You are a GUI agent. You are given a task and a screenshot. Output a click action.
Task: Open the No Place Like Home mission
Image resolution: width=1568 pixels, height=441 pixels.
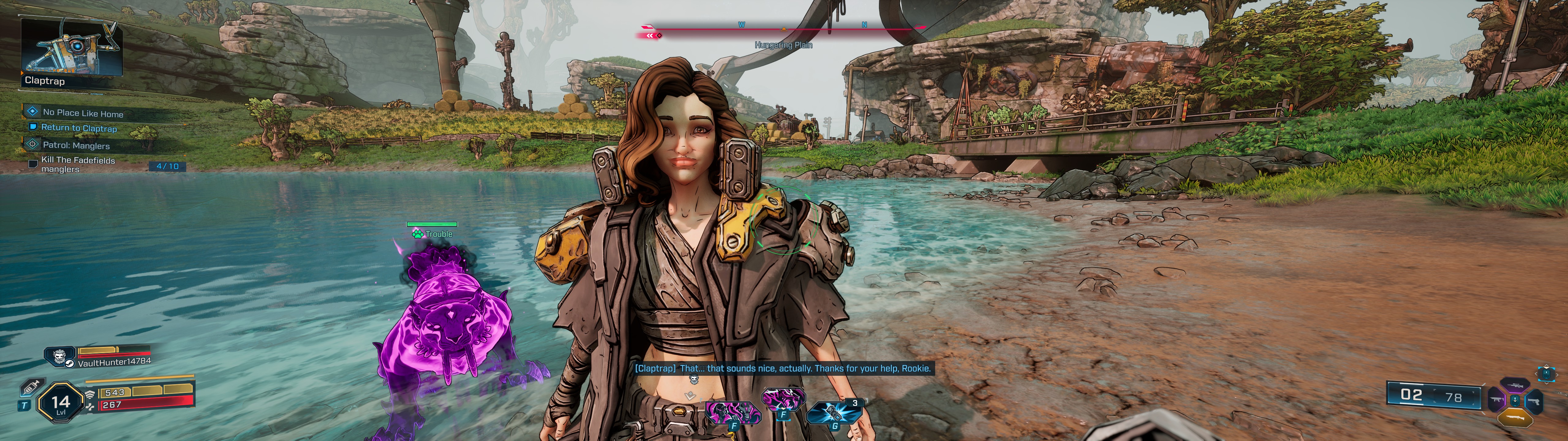(83, 113)
